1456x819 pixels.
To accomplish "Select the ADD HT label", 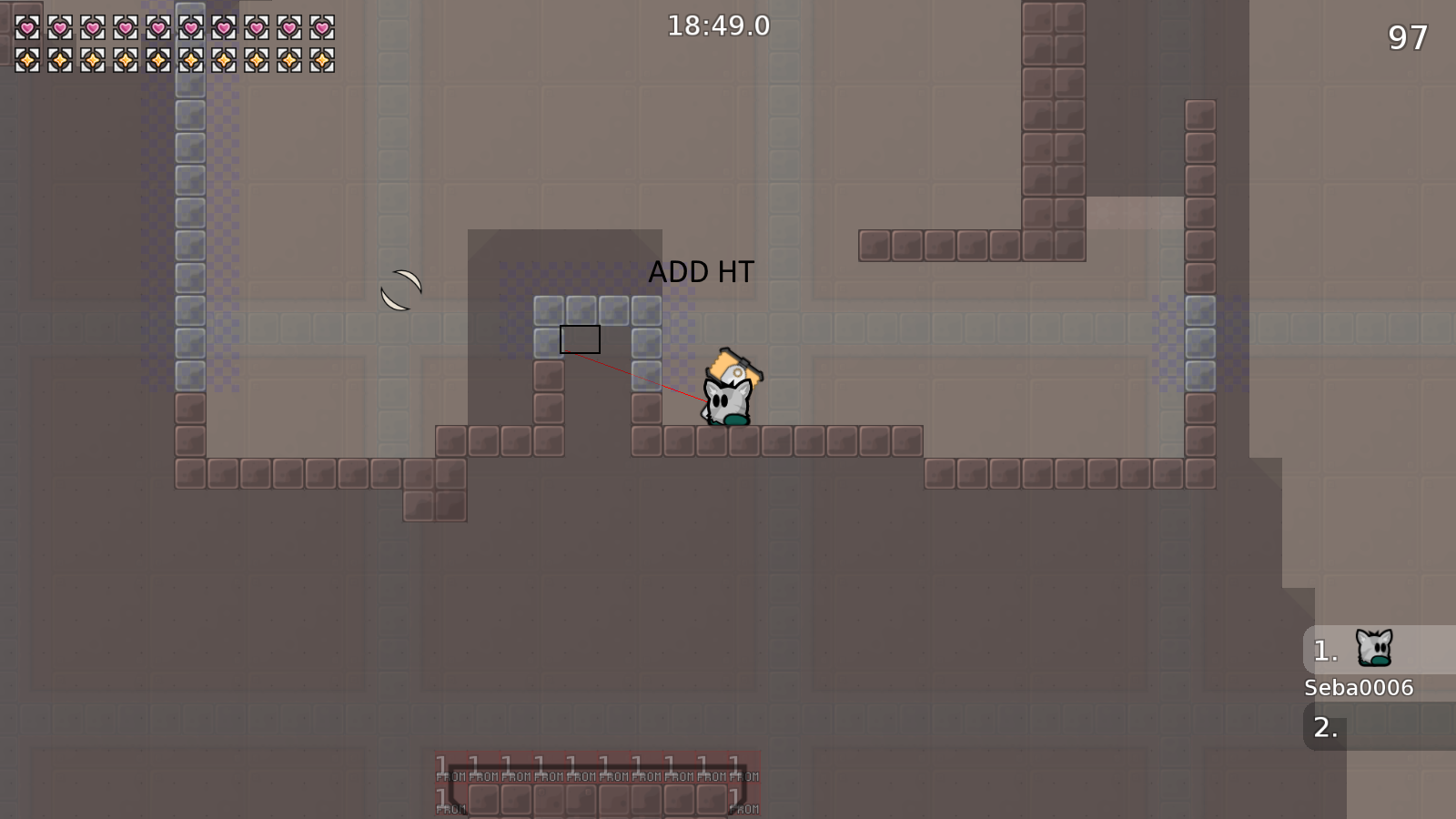I will tap(702, 271).
